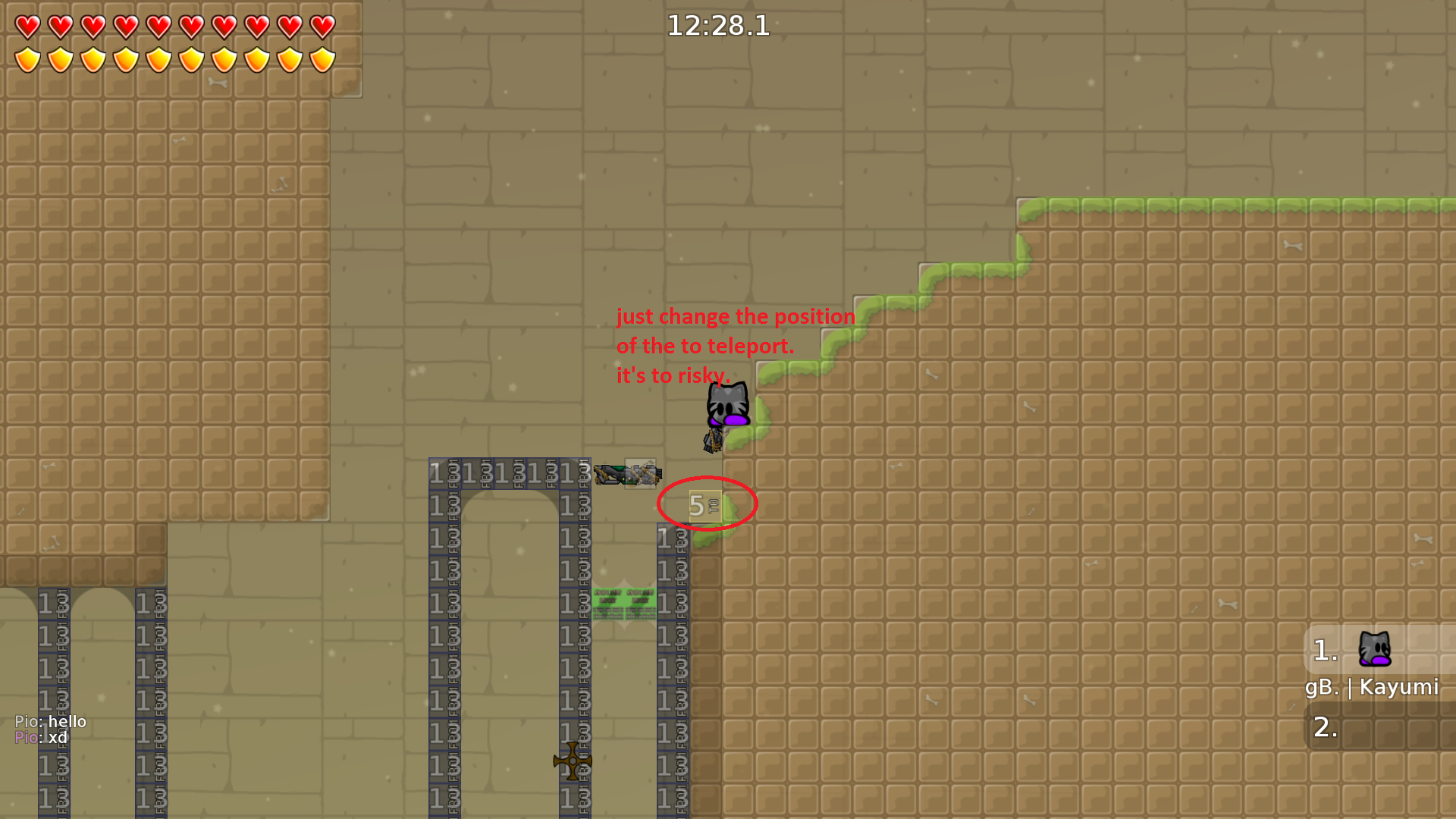Click Pio's hello chat message
The width and height of the screenshot is (1456, 819).
coord(49,721)
